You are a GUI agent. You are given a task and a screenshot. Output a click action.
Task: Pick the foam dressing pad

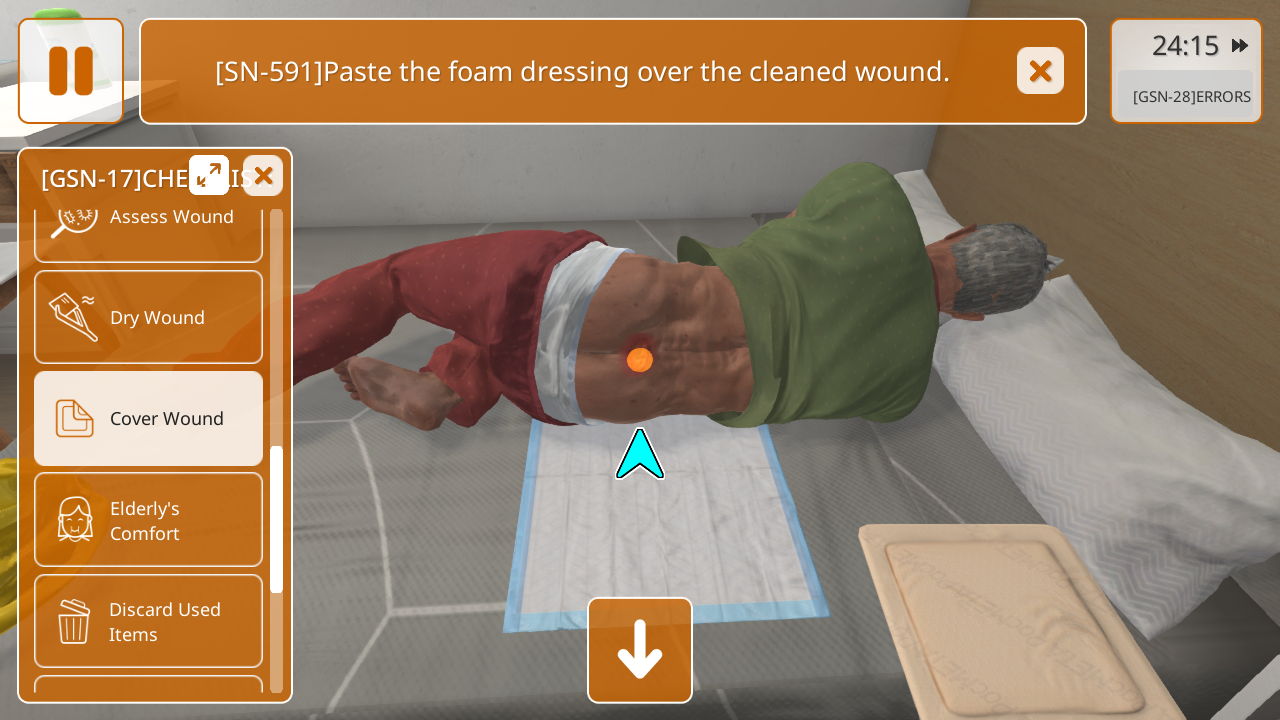tap(1010, 620)
